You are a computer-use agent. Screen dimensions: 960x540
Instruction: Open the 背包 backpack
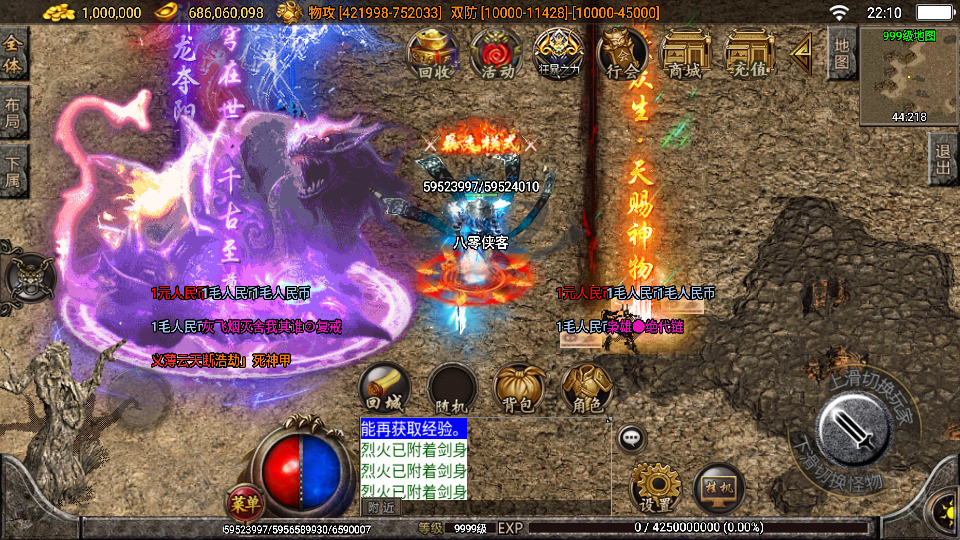point(517,388)
